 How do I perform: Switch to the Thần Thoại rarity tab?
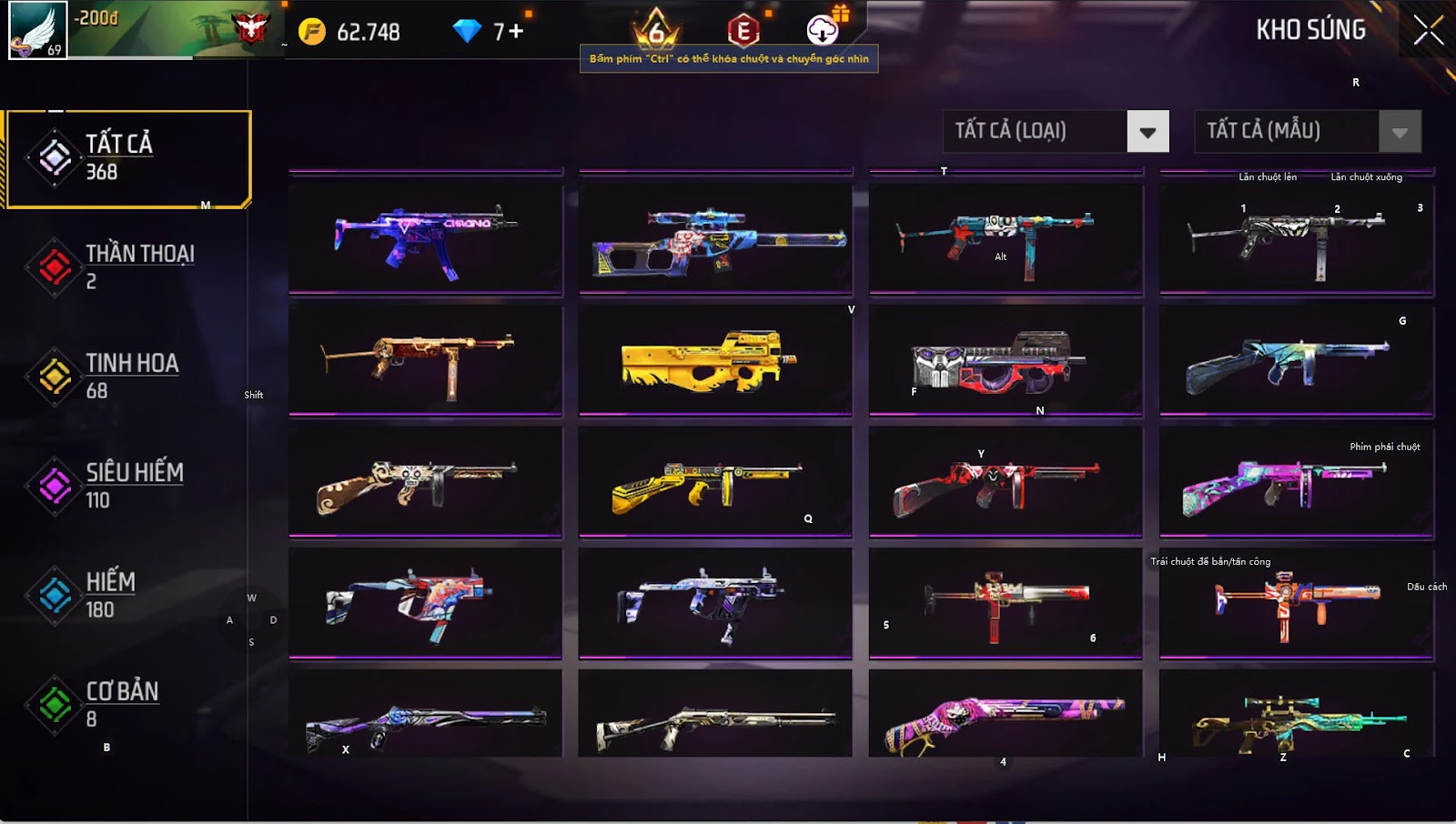(x=127, y=266)
